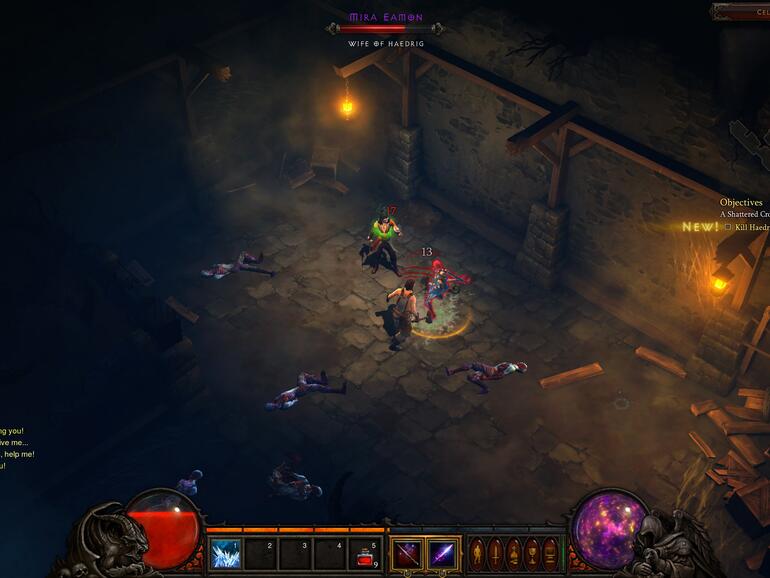770x578 pixels.
Task: Open the sword icon menu button
Action: click(495, 553)
